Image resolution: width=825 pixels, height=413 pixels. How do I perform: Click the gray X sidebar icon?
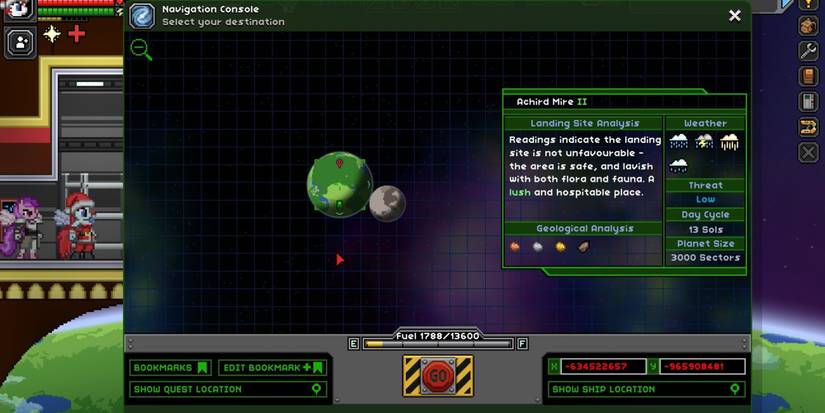coord(809,152)
